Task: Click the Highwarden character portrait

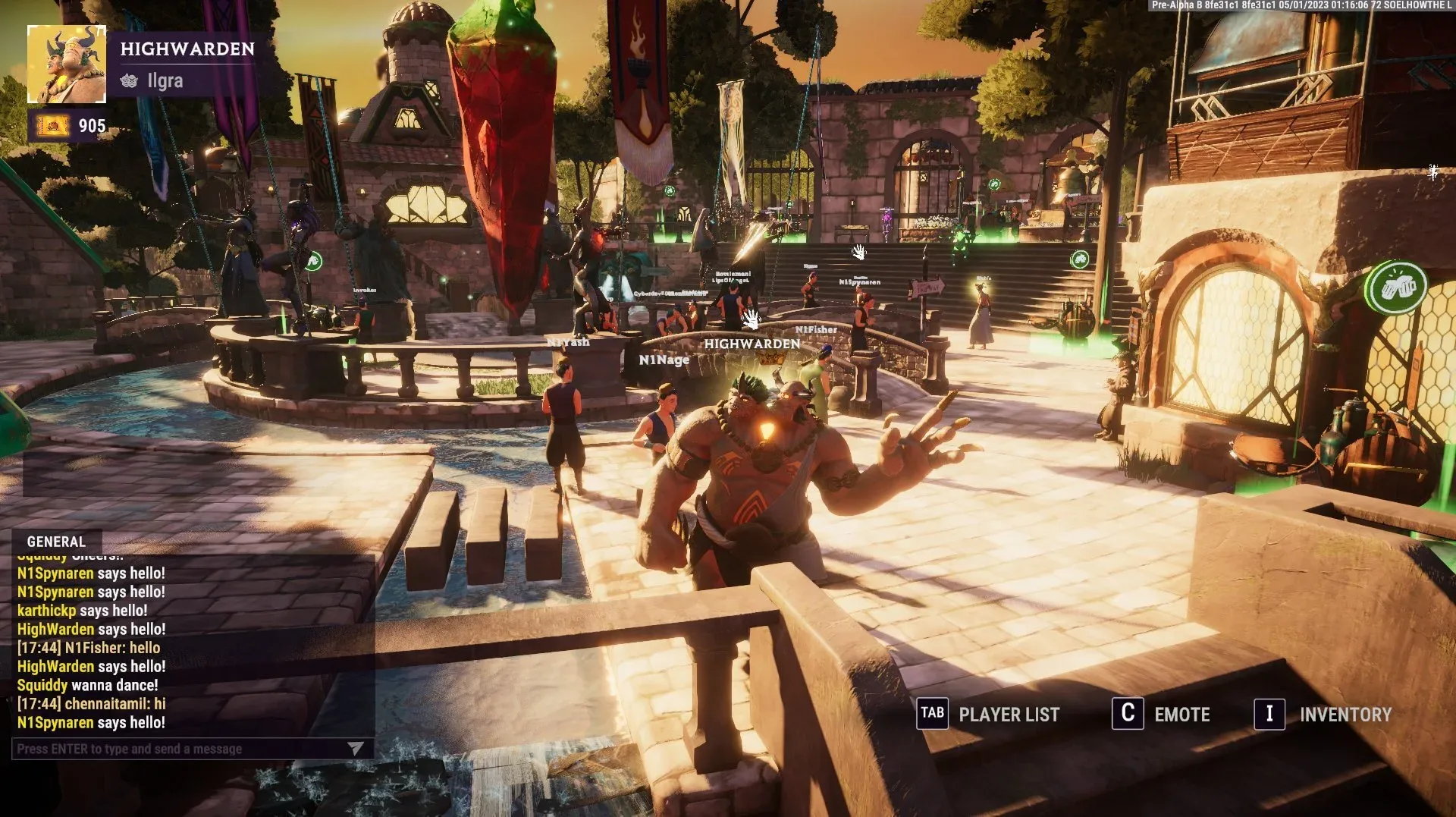Action: pos(67,64)
